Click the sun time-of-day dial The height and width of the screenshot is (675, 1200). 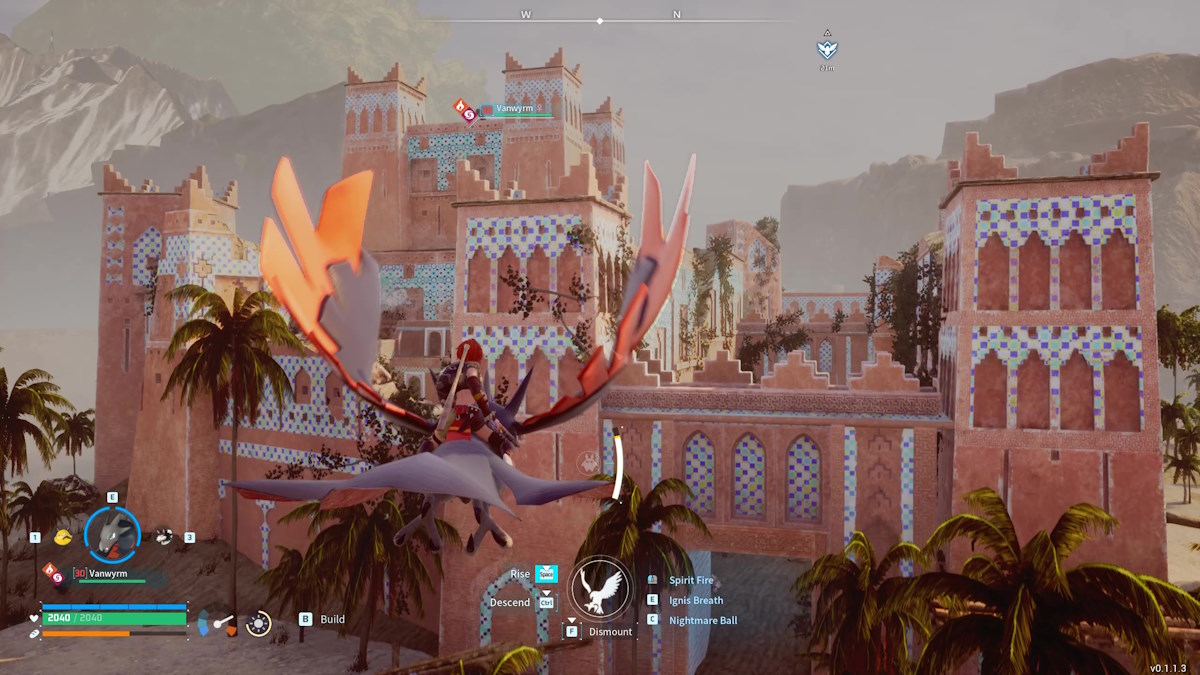[x=258, y=623]
